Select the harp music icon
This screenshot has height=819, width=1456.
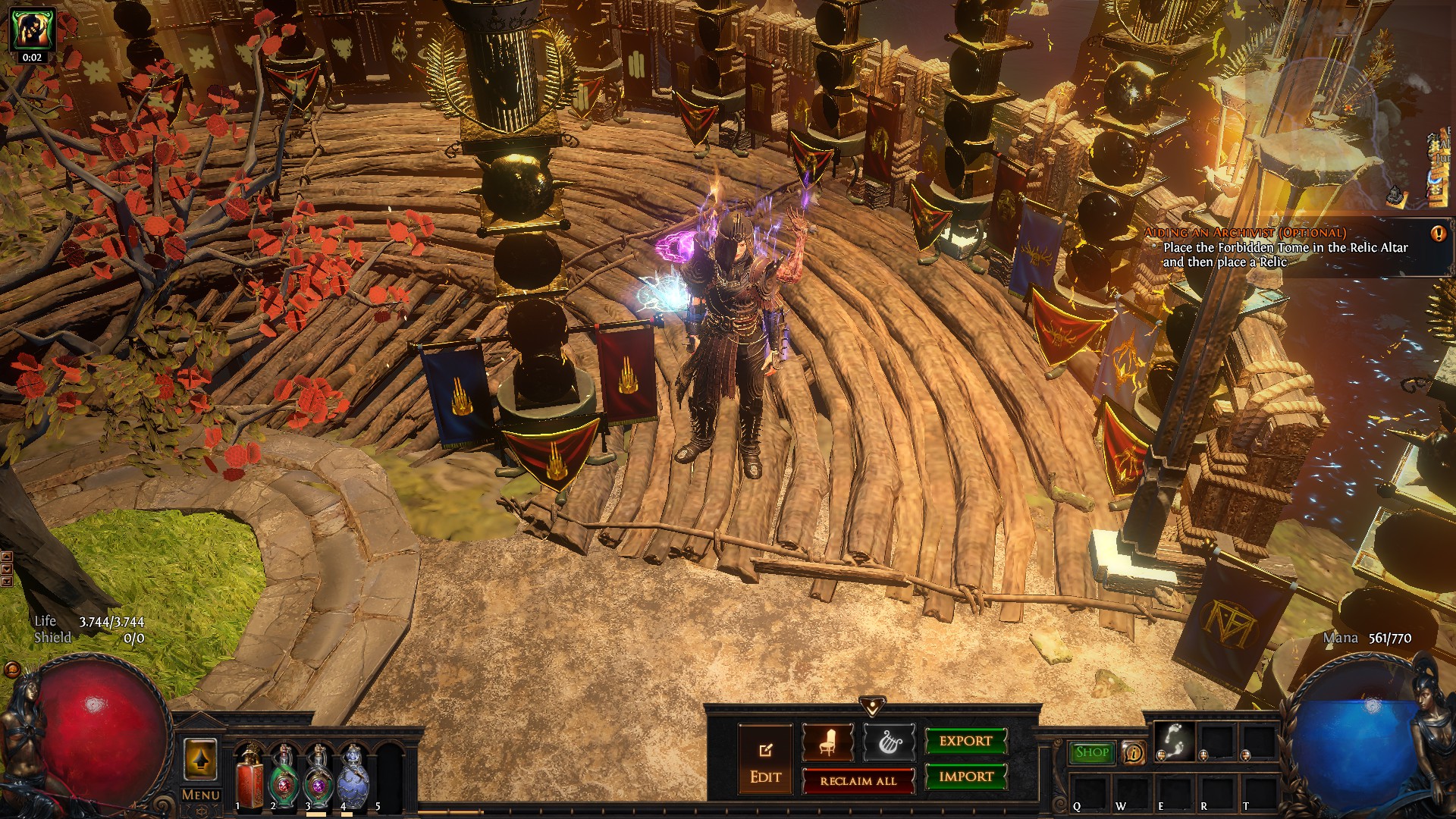(889, 742)
